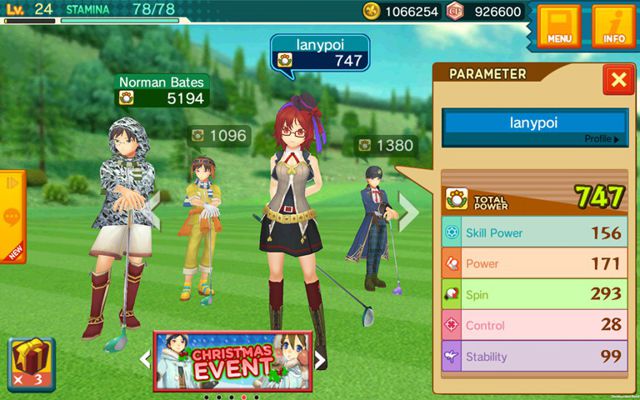Select the red Power stat row

(x=534, y=264)
